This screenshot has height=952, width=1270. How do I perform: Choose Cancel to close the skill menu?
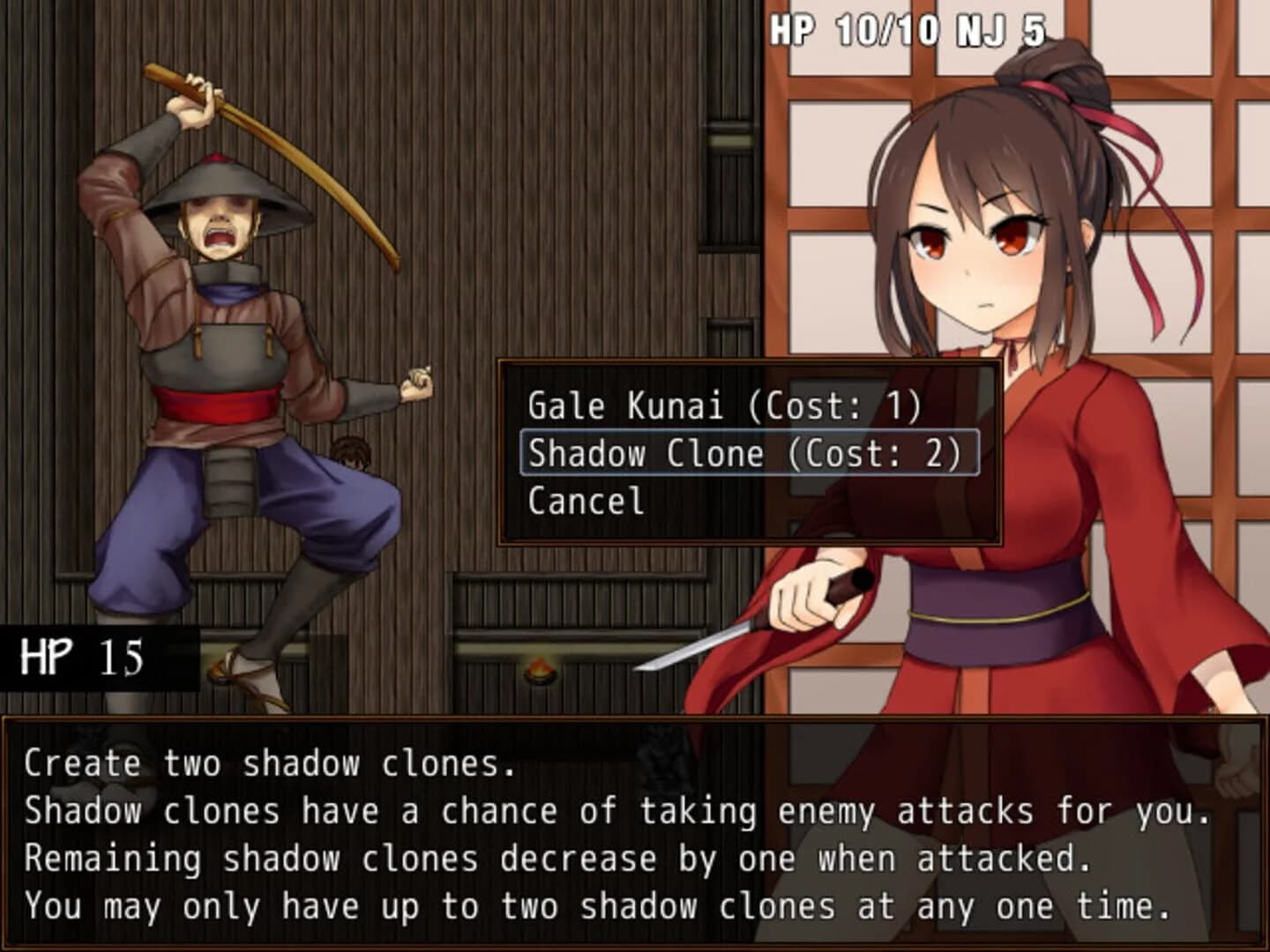pos(584,503)
